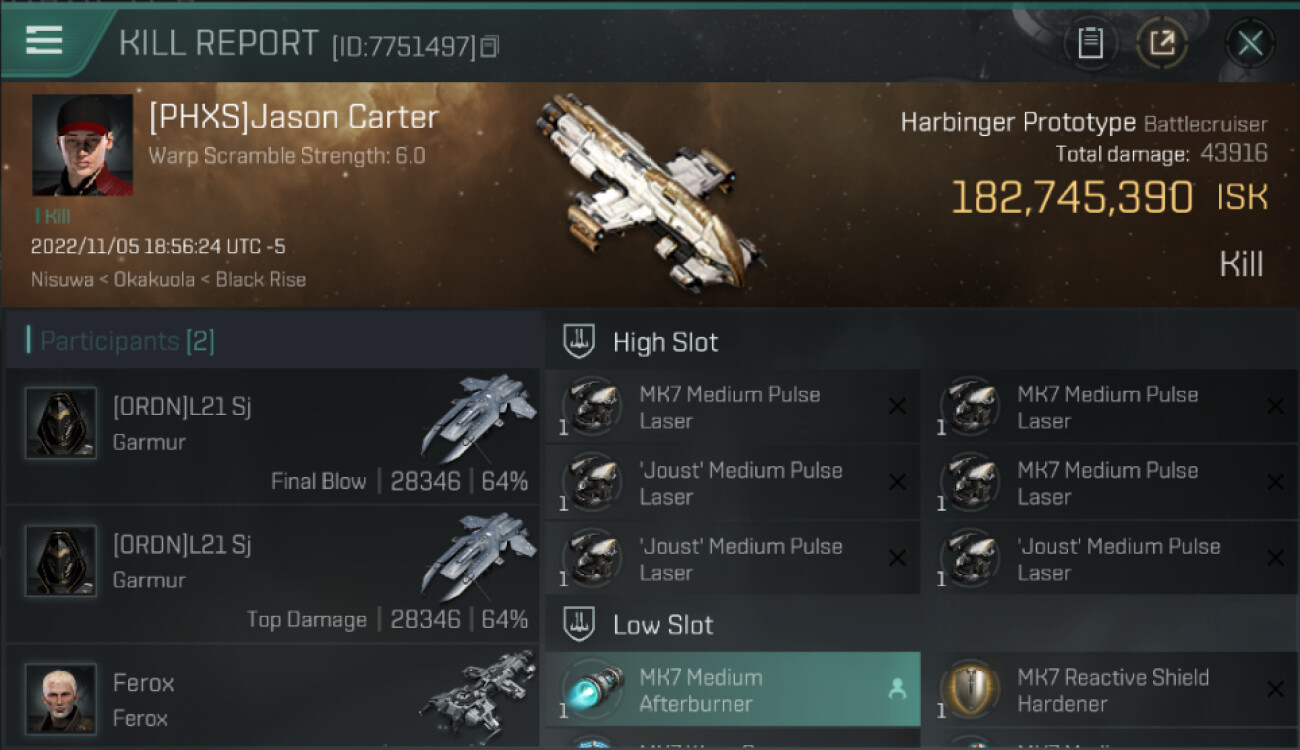Select the MK7 Medium Afterburner module
Viewport: 1300px width, 750px height.
[x=732, y=690]
